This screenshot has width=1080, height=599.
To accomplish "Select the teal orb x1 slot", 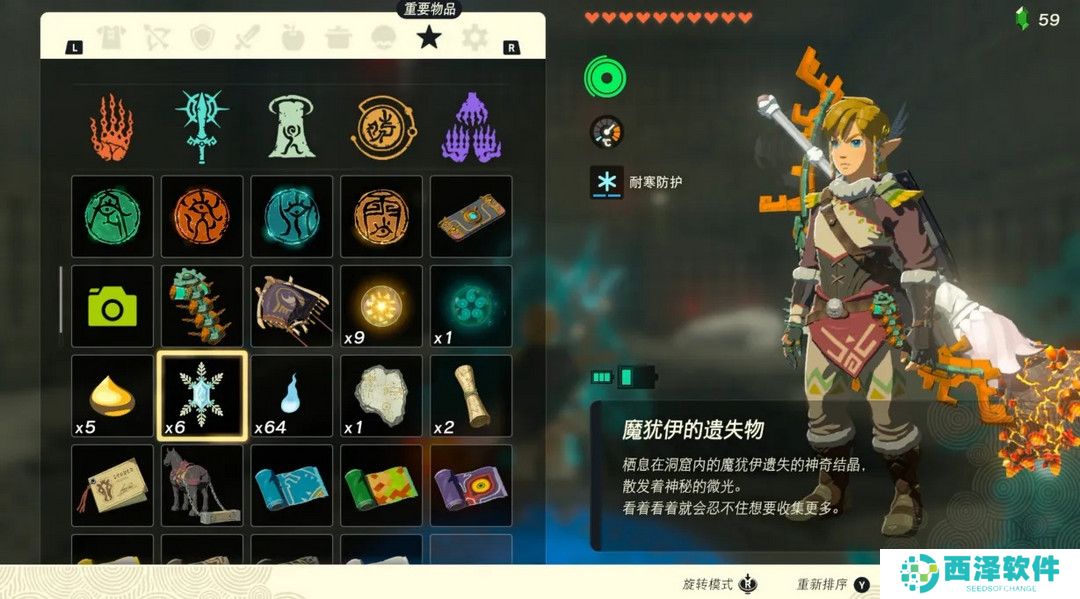I will coord(470,305).
